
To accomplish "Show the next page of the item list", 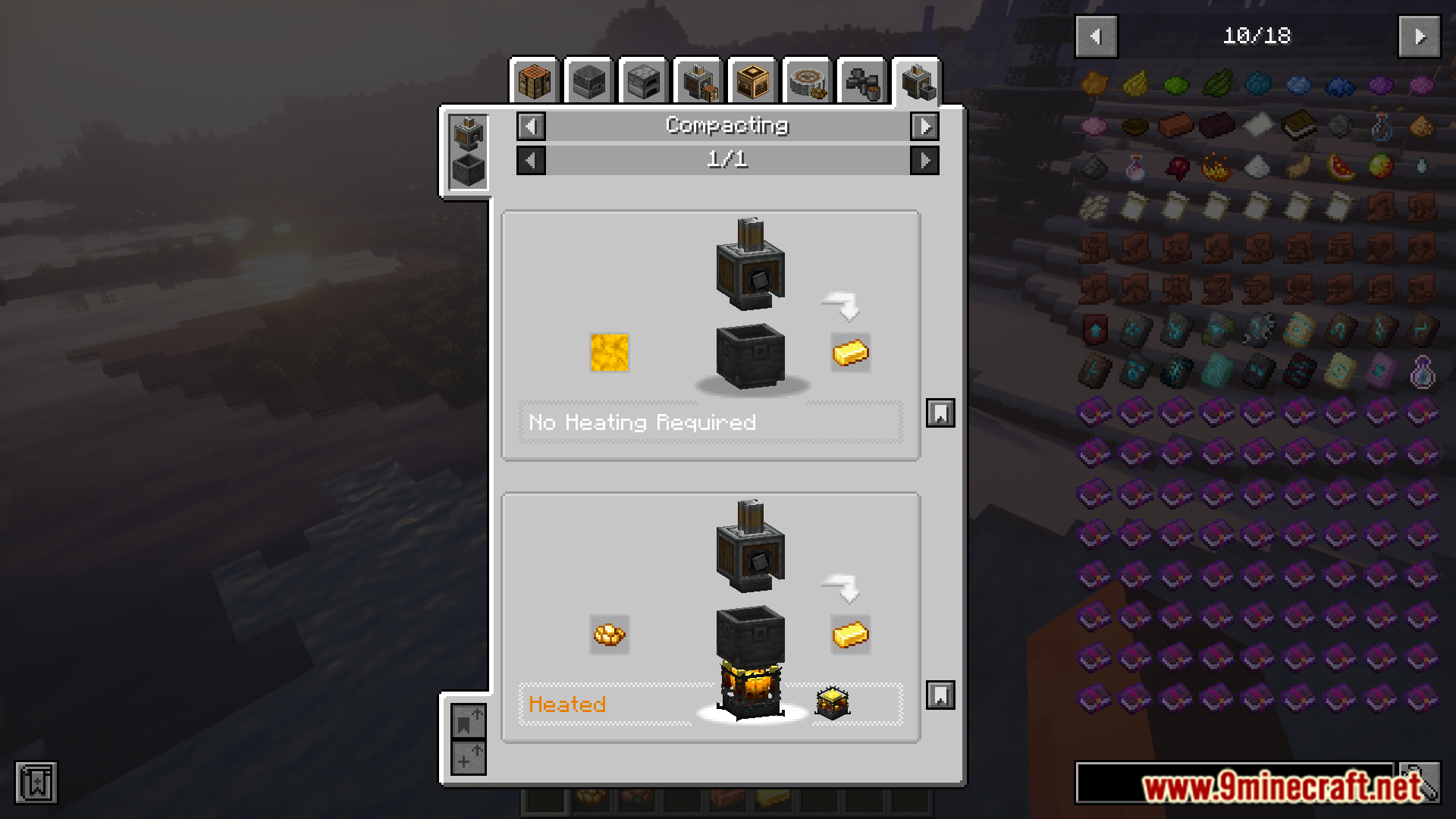I will click(x=1419, y=36).
